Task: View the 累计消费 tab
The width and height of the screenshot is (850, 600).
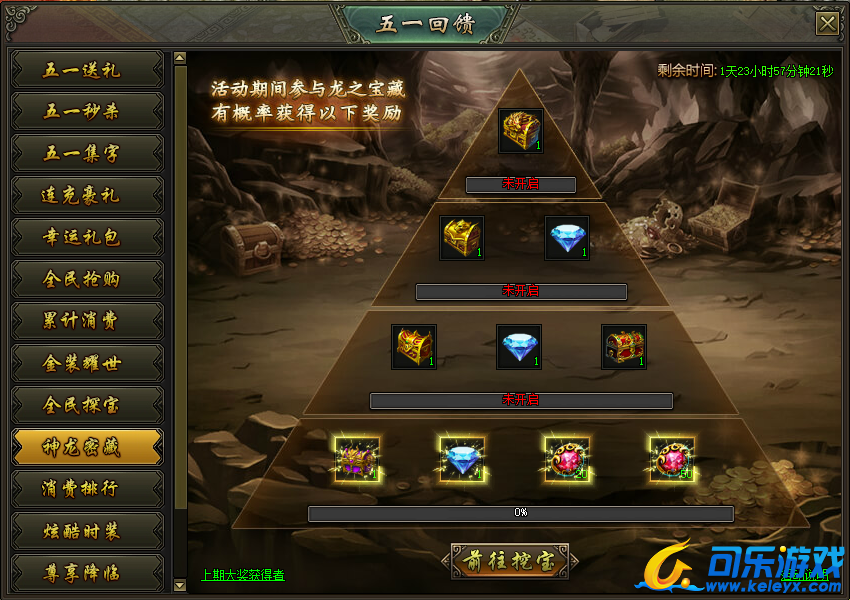Action: pos(87,321)
